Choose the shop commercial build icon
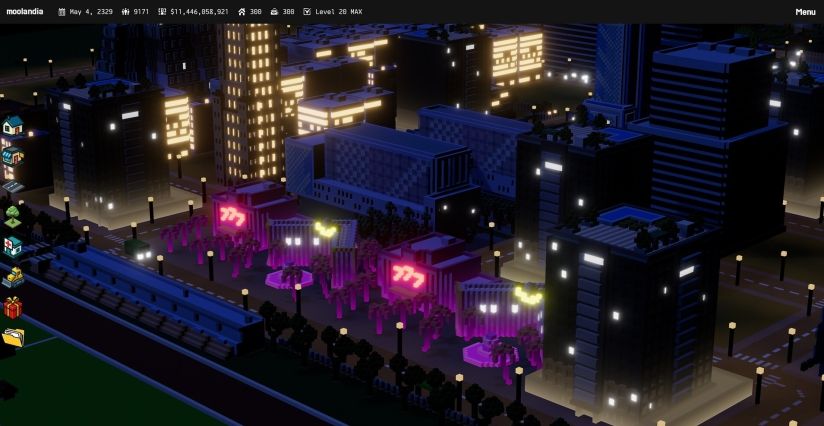Viewport: 824px width, 426px height. [12, 156]
